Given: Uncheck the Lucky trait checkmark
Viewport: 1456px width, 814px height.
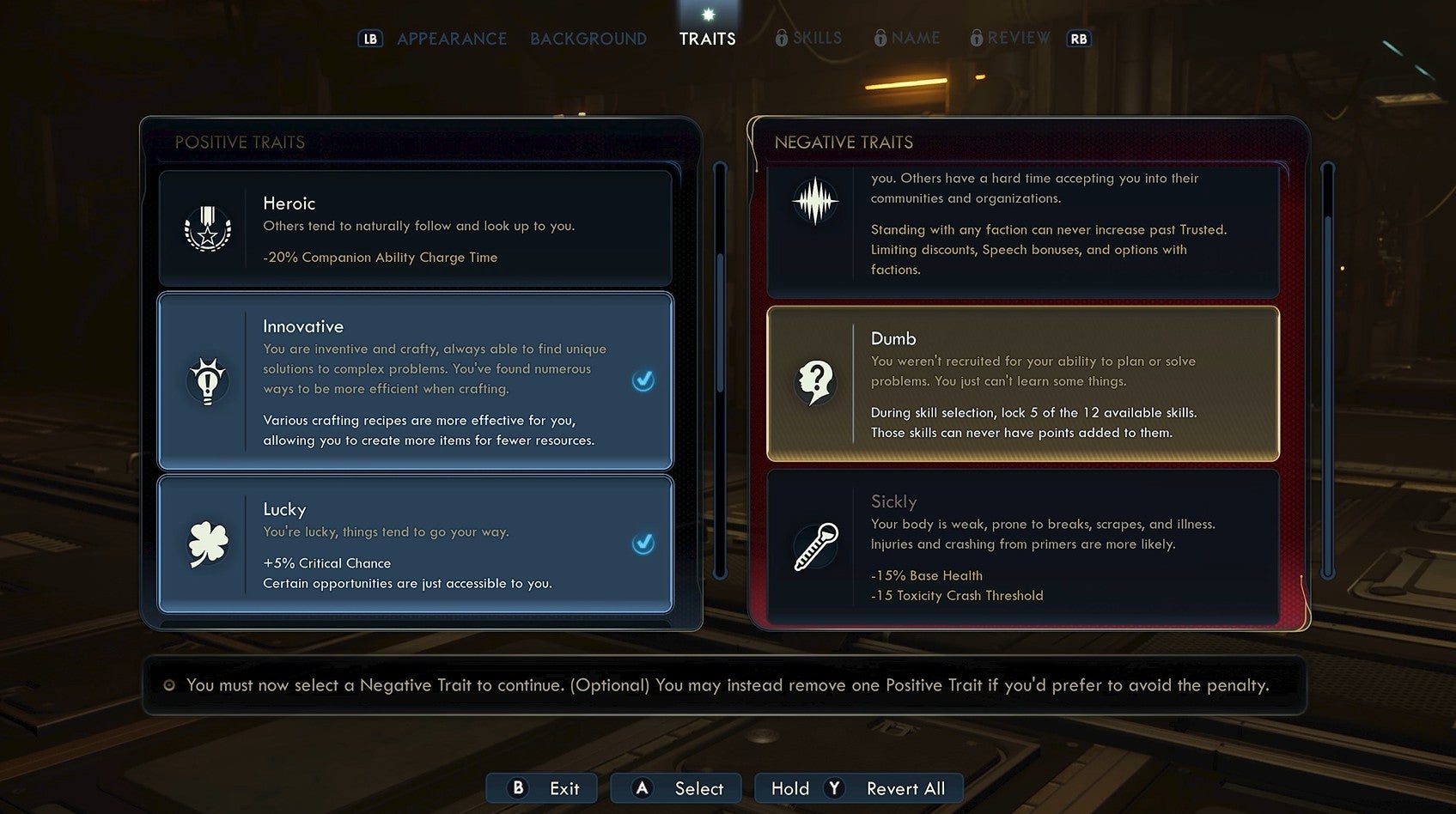Looking at the screenshot, I should click(x=643, y=544).
